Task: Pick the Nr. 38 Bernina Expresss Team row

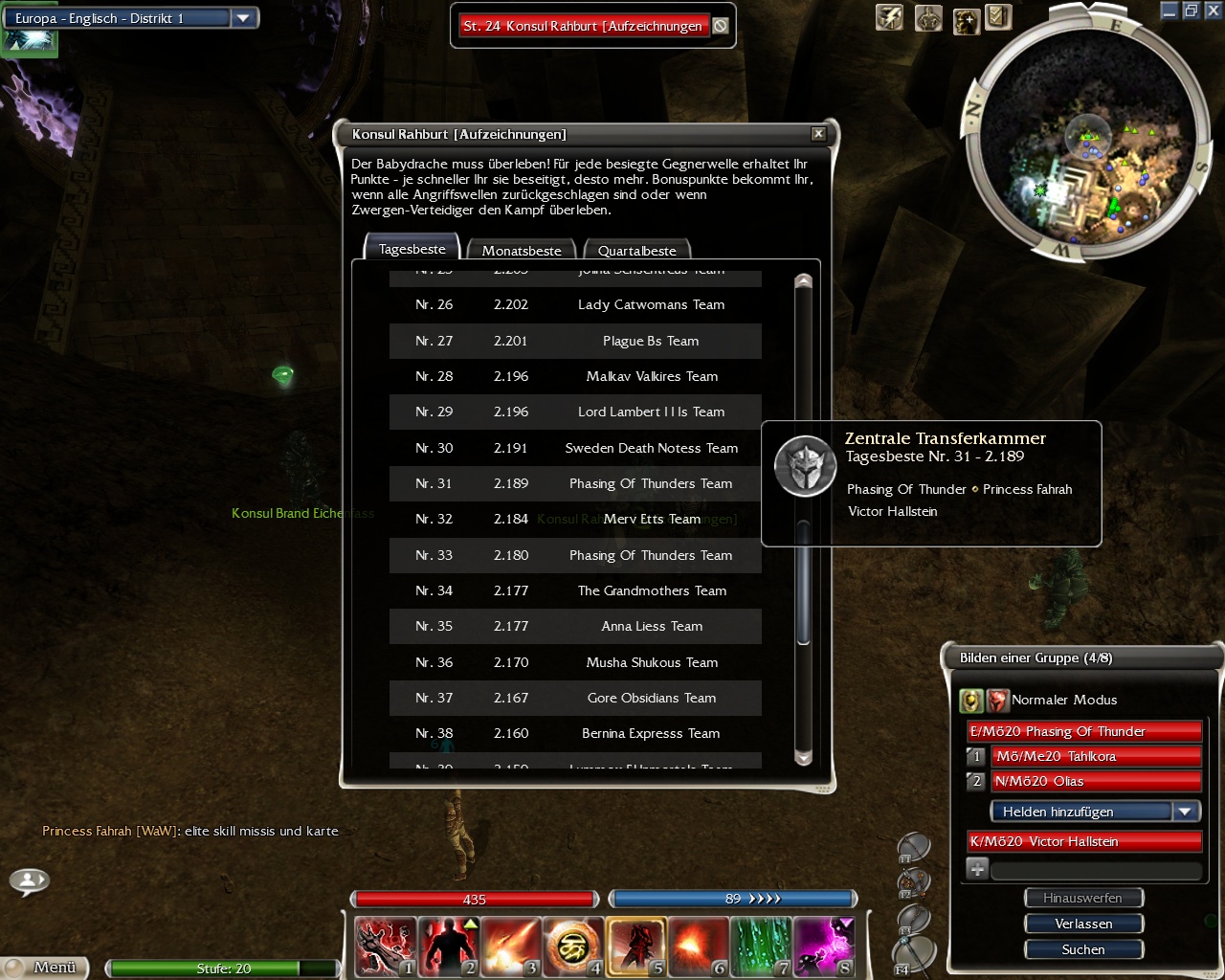Action: pyautogui.click(x=575, y=733)
